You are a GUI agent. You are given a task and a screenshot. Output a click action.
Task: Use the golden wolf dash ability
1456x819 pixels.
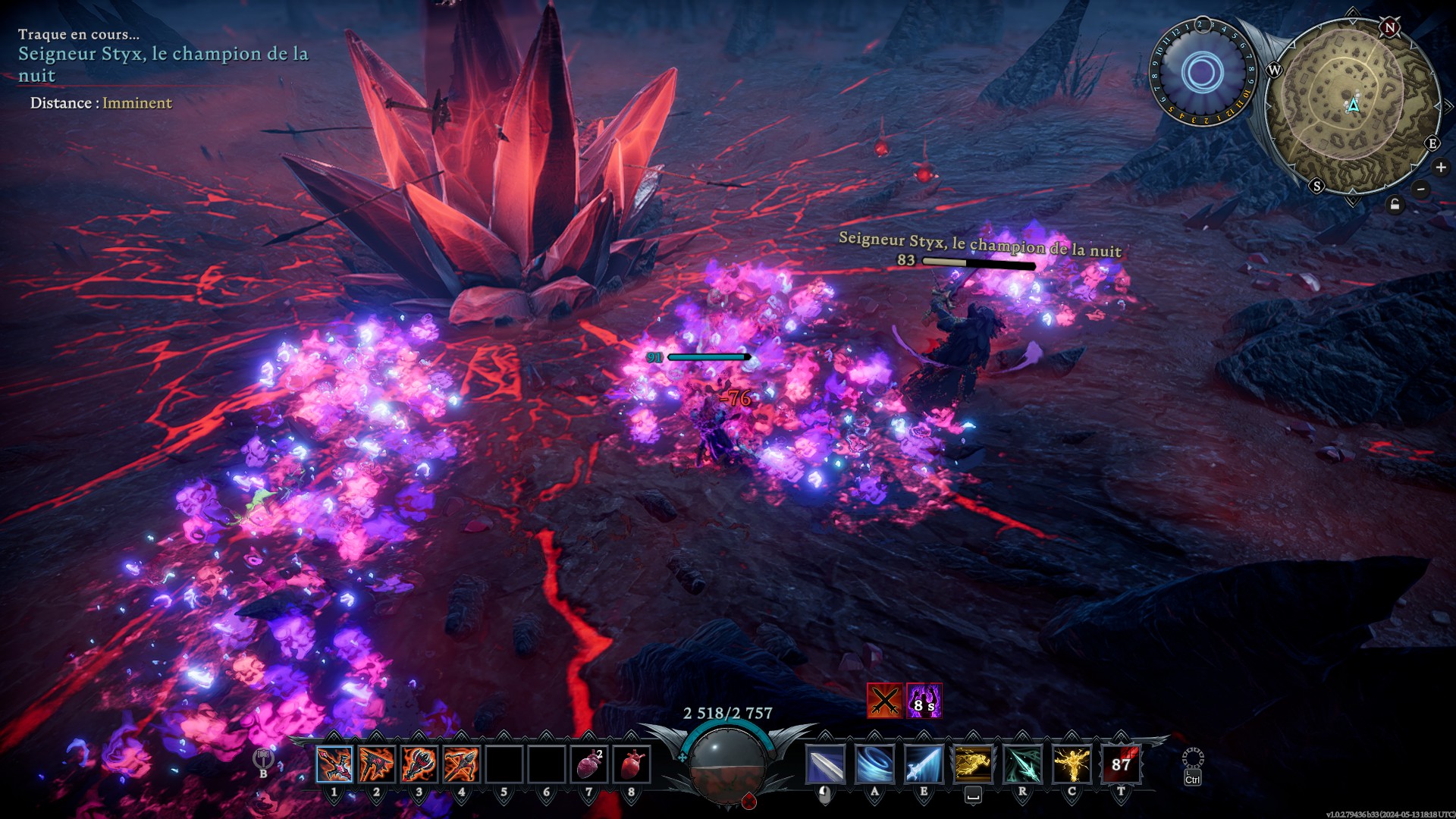coord(973,764)
